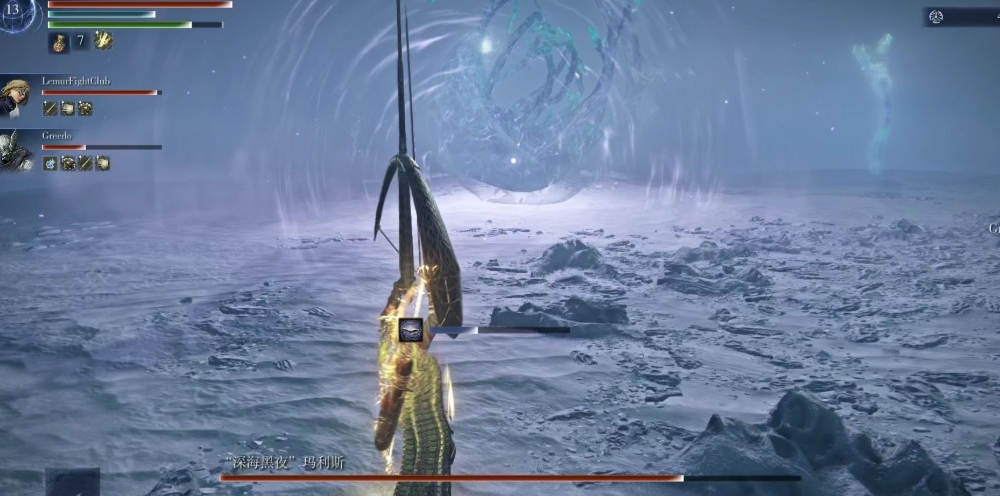The height and width of the screenshot is (496, 1000).
Task: Click LemurFightClub's sword buff icon
Action: 50,108
